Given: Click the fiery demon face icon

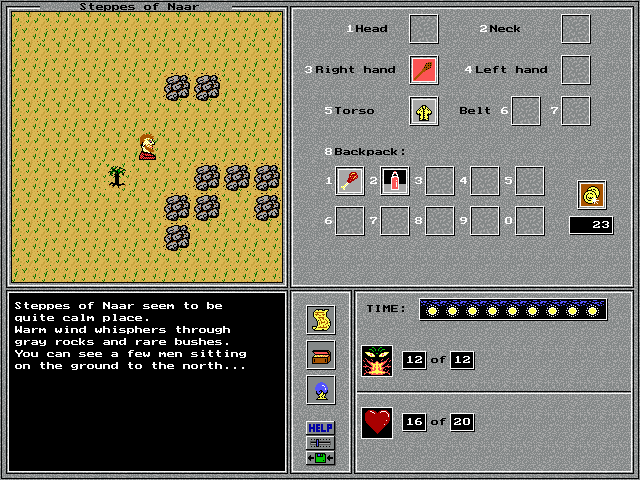Looking at the screenshot, I should 377,360.
